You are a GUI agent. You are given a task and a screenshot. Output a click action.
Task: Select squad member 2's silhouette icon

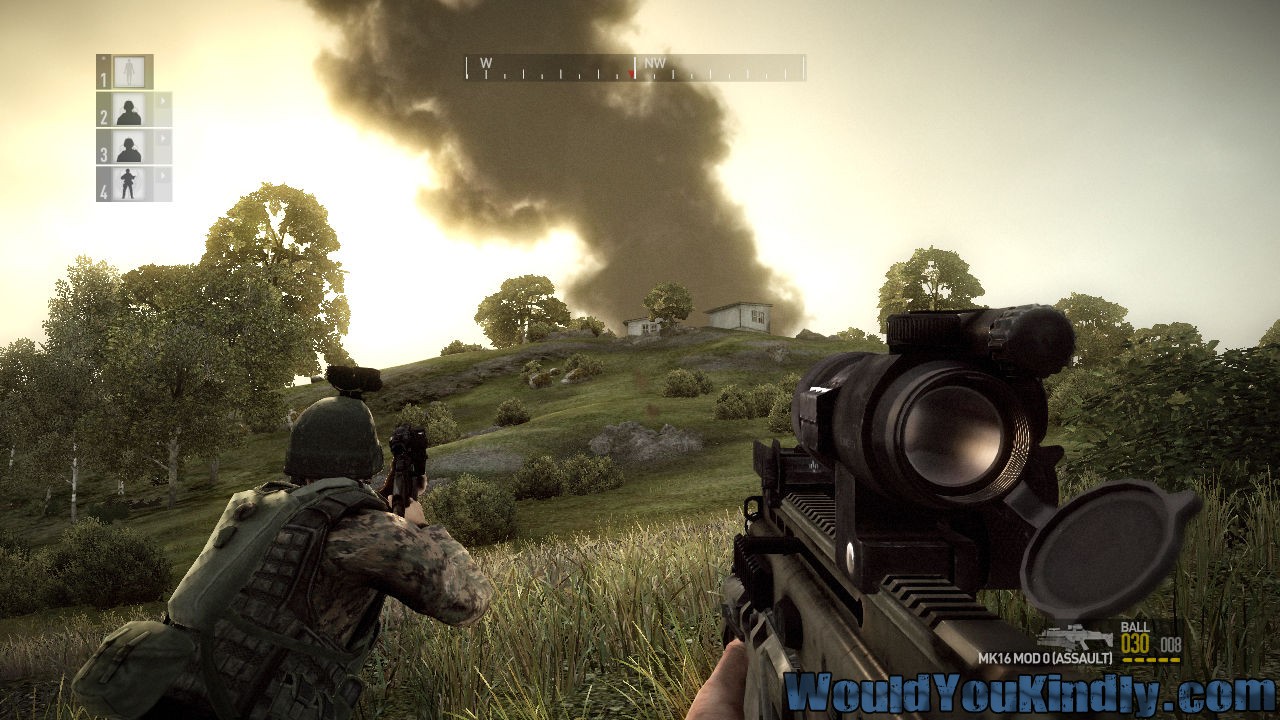click(x=129, y=111)
